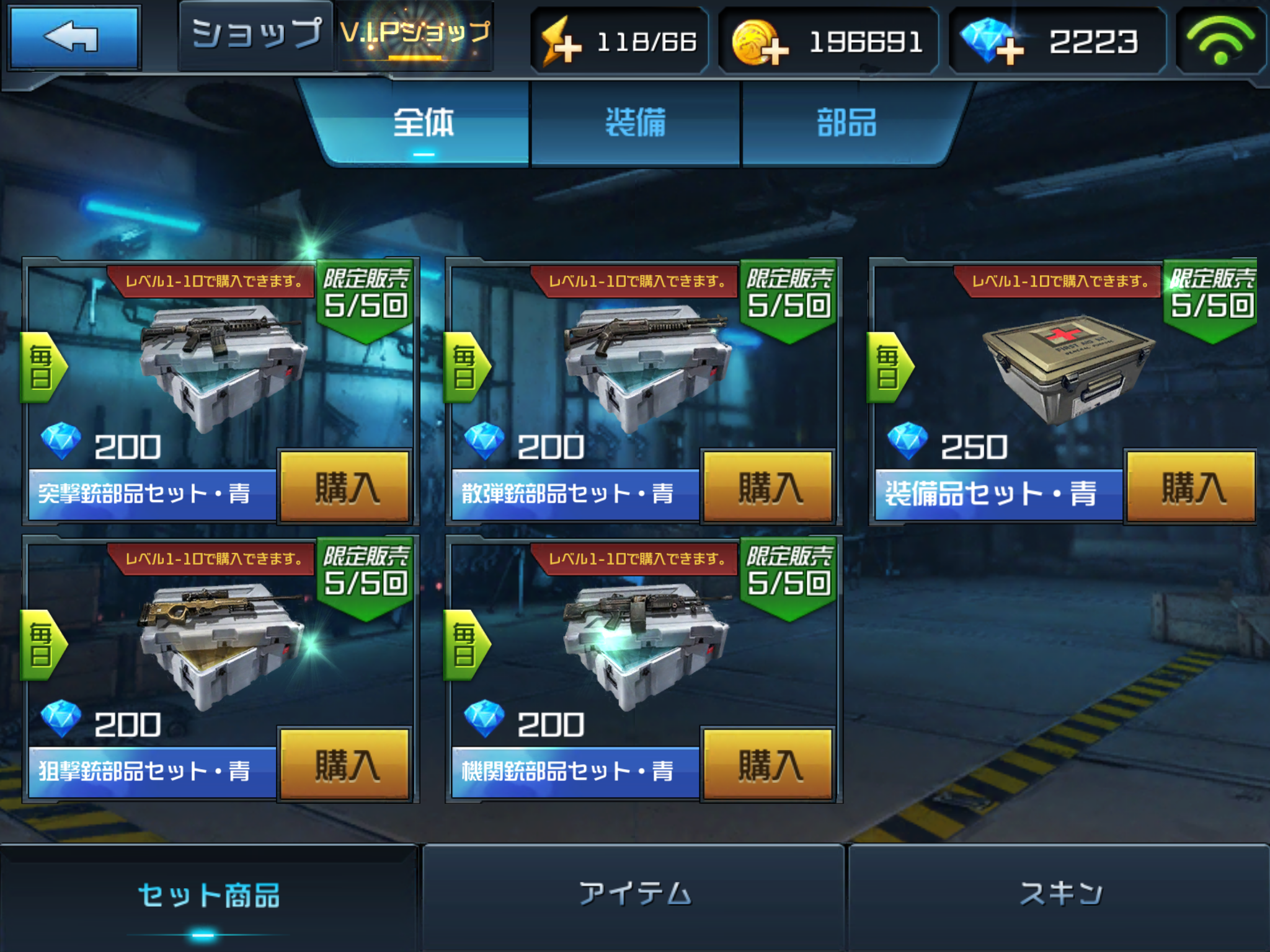Screen dimensions: 1270x952
Task: Buy the 機関銃部品セット・青 pack
Action: pos(768,765)
